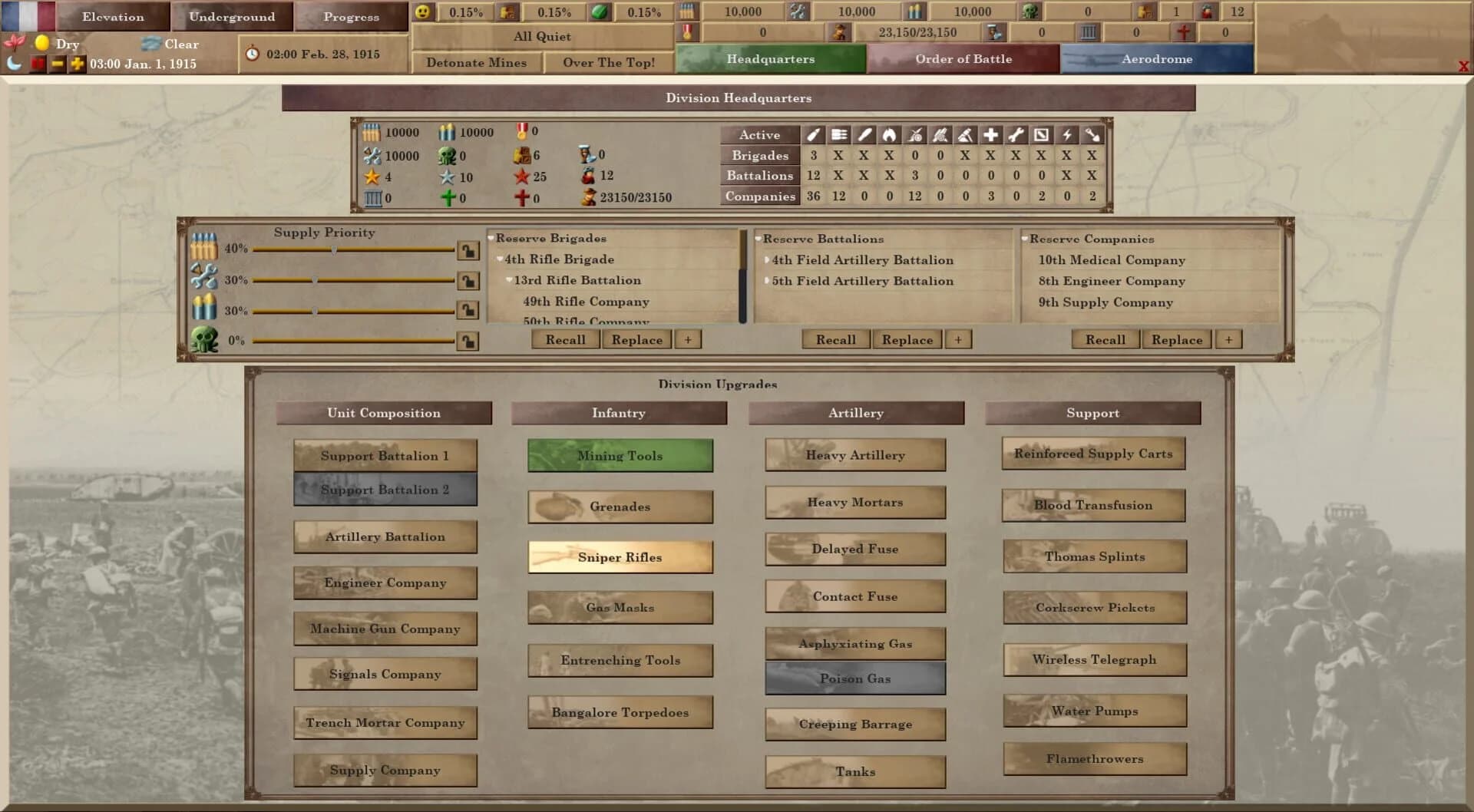Switch to the Order of Battle tab
The image size is (1474, 812).
tap(963, 58)
